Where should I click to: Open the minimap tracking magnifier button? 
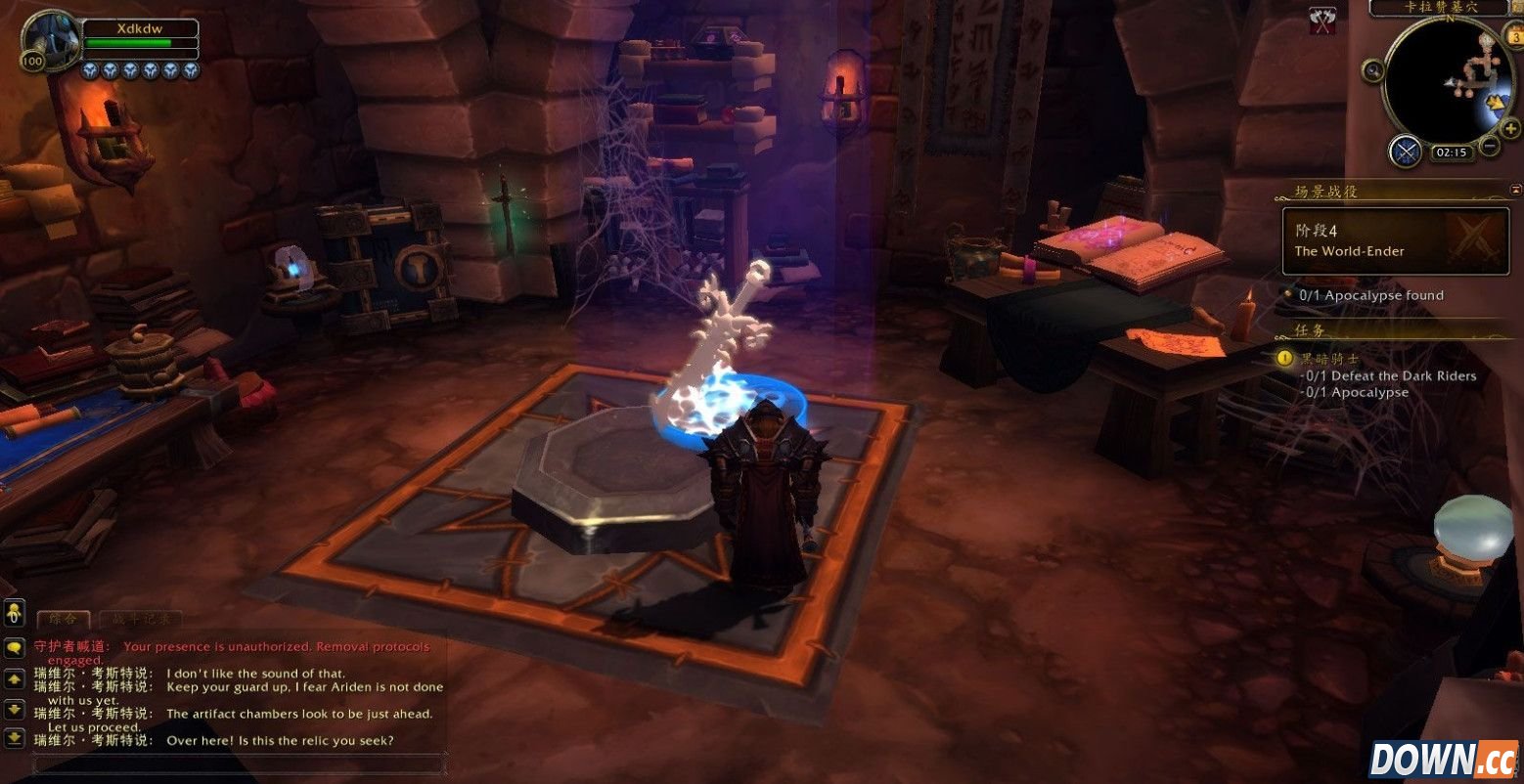1373,70
